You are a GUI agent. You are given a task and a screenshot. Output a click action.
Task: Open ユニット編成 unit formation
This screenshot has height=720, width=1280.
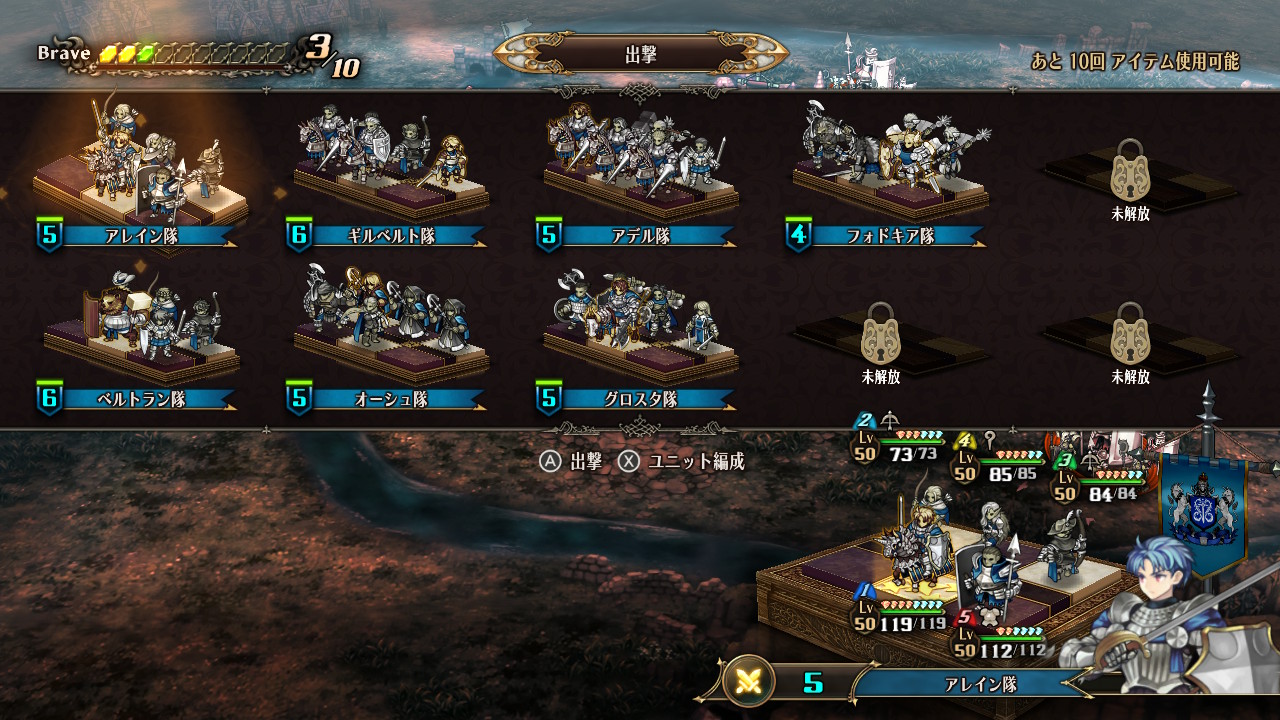[683, 461]
